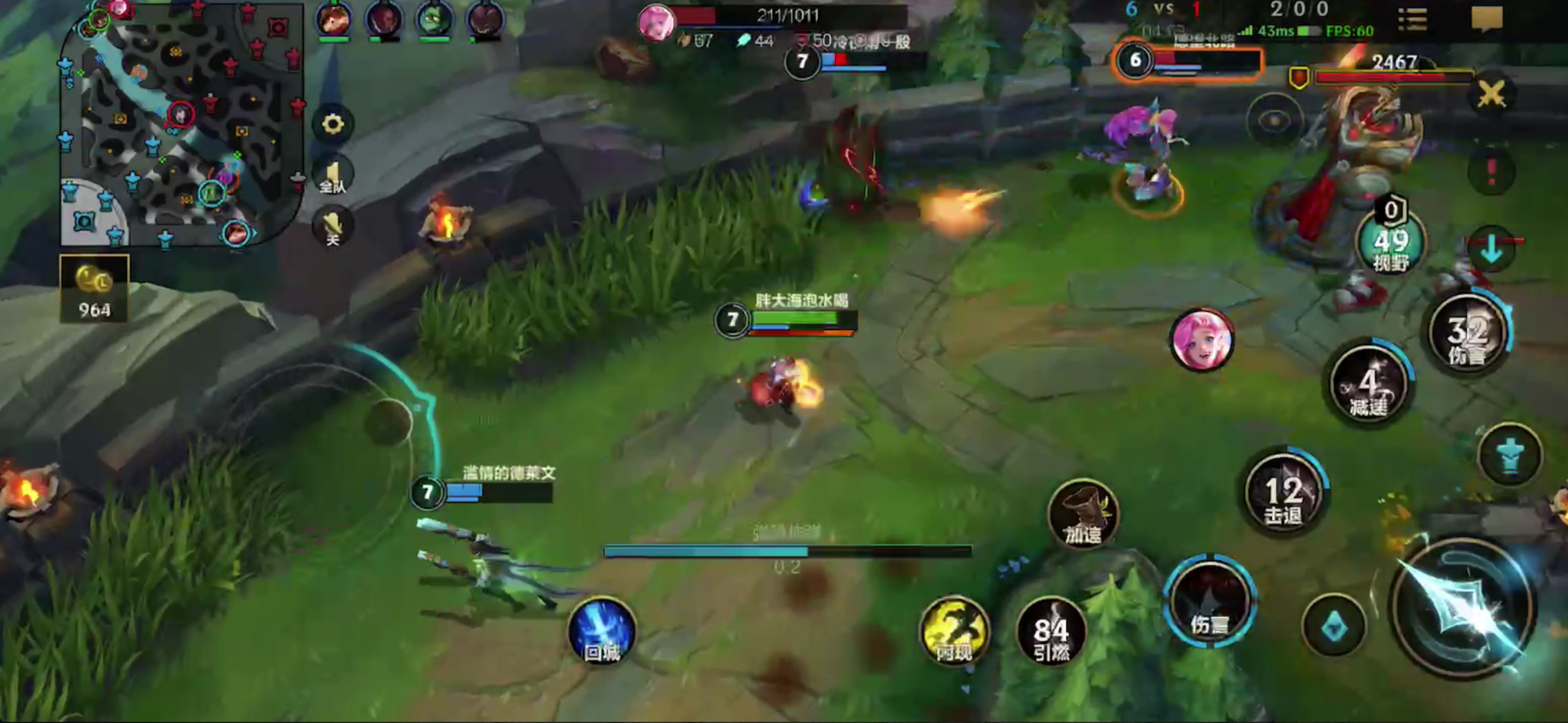The height and width of the screenshot is (723, 1568).
Task: Toggle the 全队 team voice speaker
Action: [332, 176]
